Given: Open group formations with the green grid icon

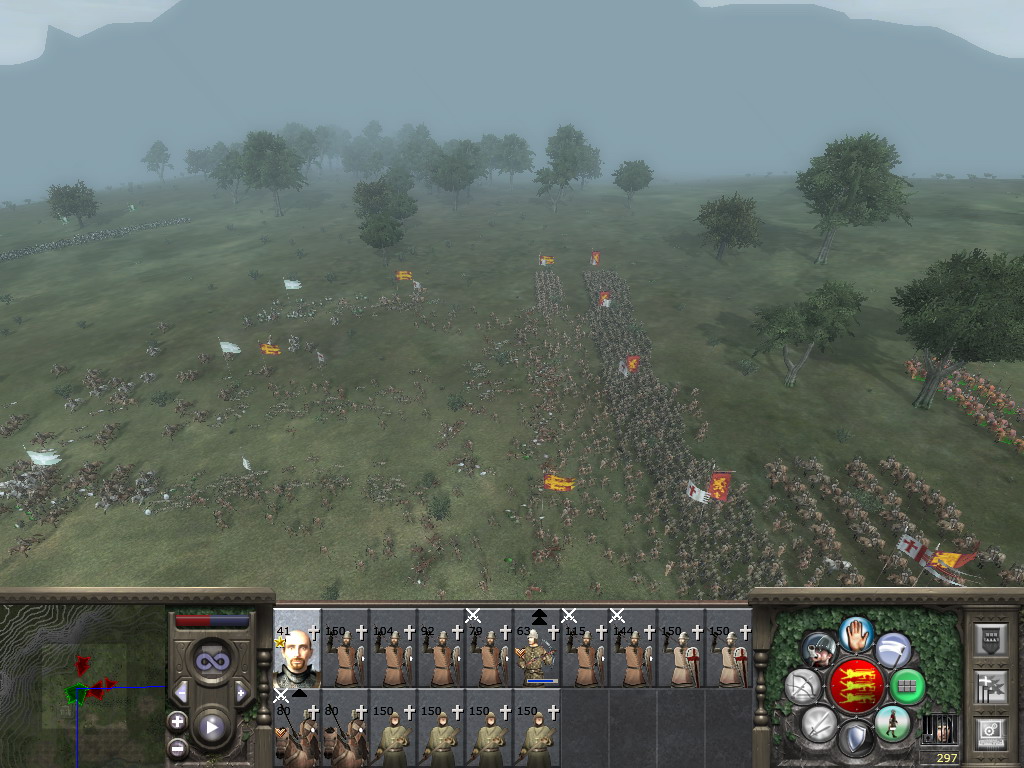Looking at the screenshot, I should coord(906,687).
